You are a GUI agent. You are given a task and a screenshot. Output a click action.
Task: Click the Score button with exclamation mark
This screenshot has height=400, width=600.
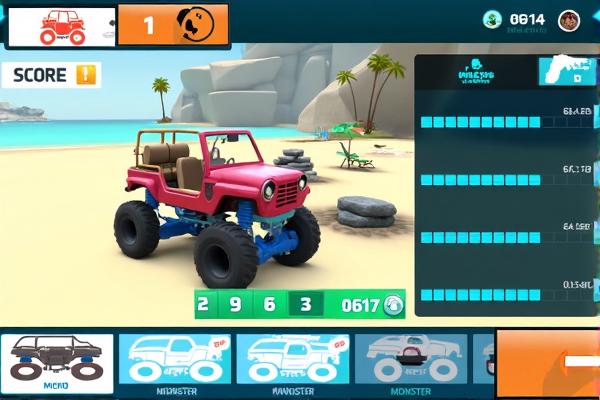pyautogui.click(x=51, y=75)
